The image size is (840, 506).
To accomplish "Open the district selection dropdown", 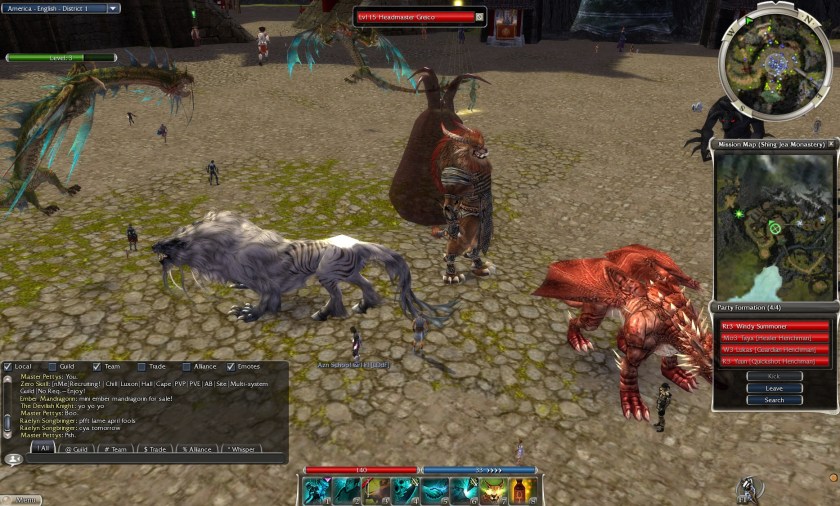I will tap(112, 8).
